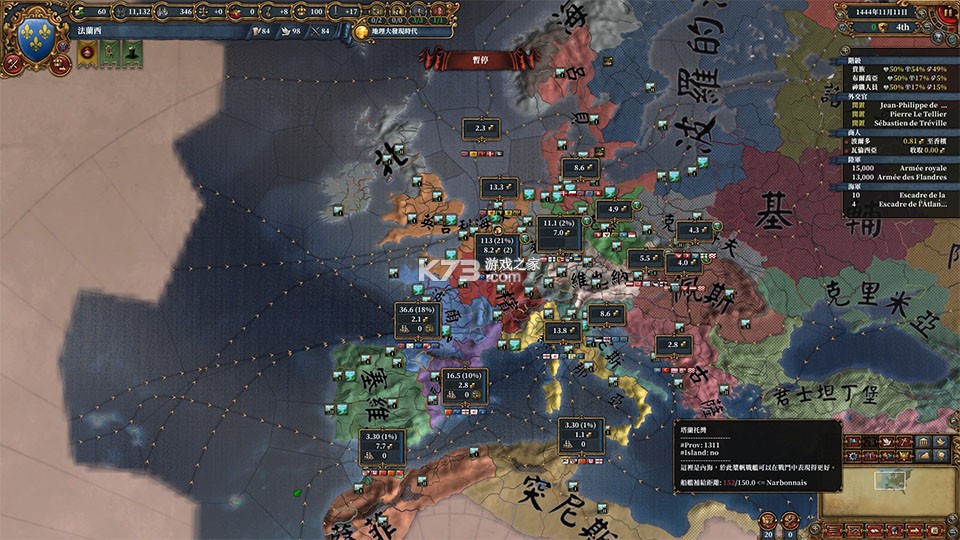Select diplomat Sébastien de Tréville
The width and height of the screenshot is (960, 540).
907,122
